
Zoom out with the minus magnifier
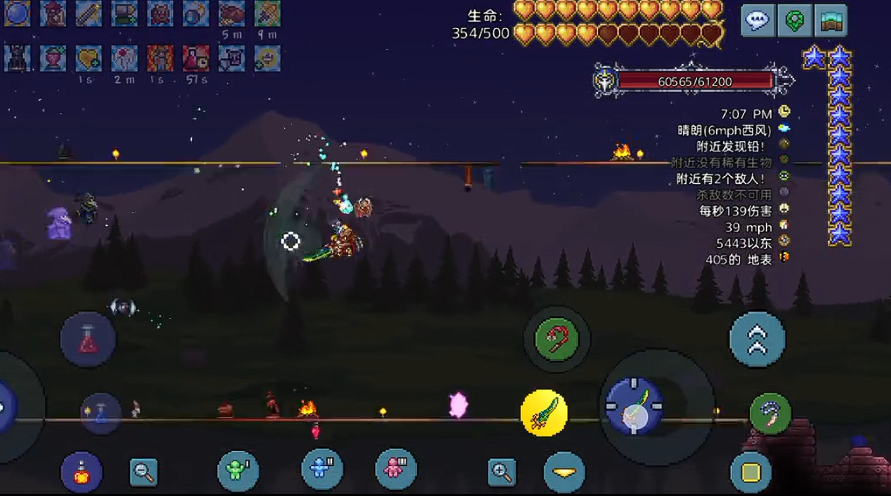(144, 471)
